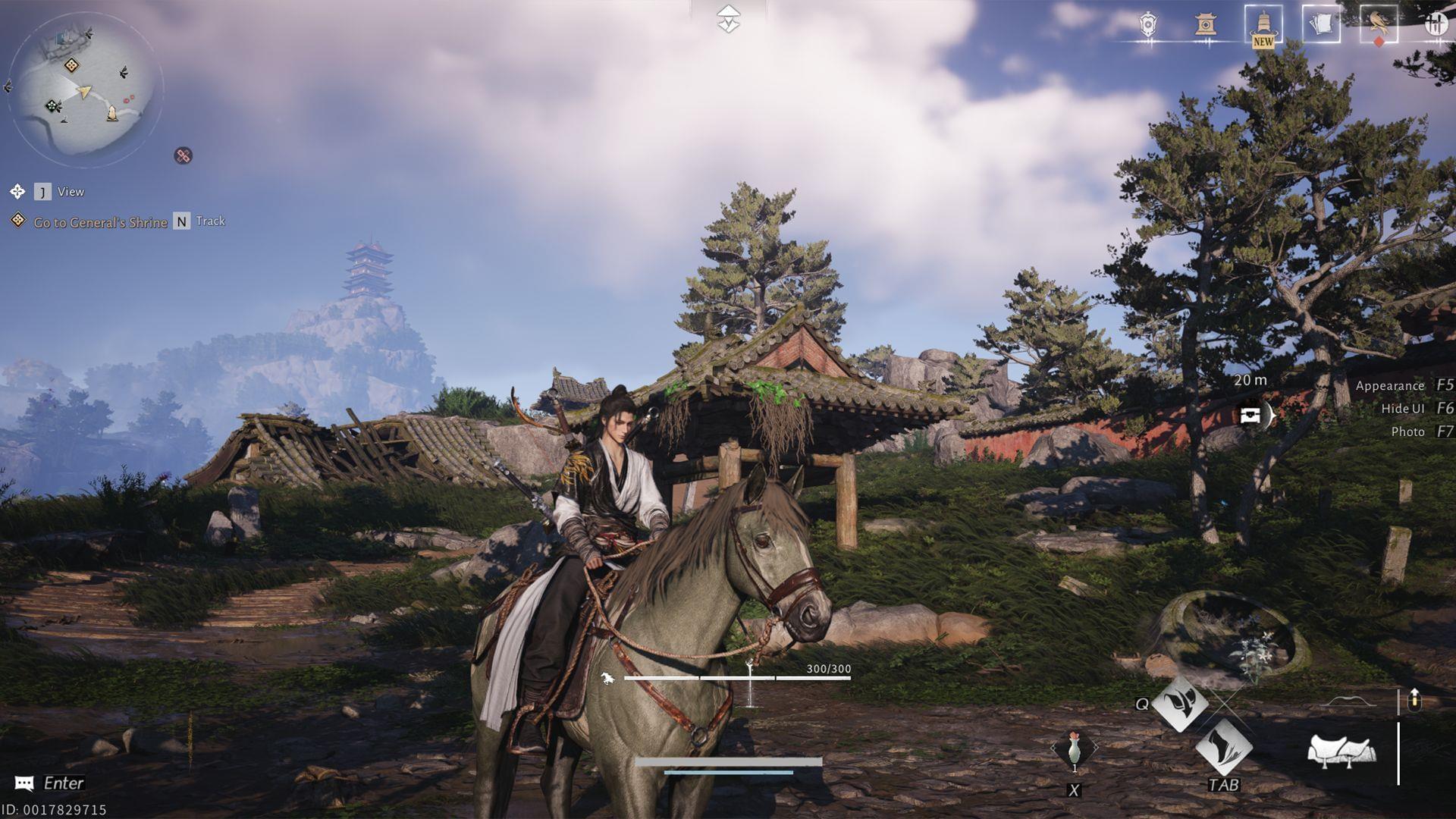Click the right arrow beside the vase consumable

point(1097,746)
